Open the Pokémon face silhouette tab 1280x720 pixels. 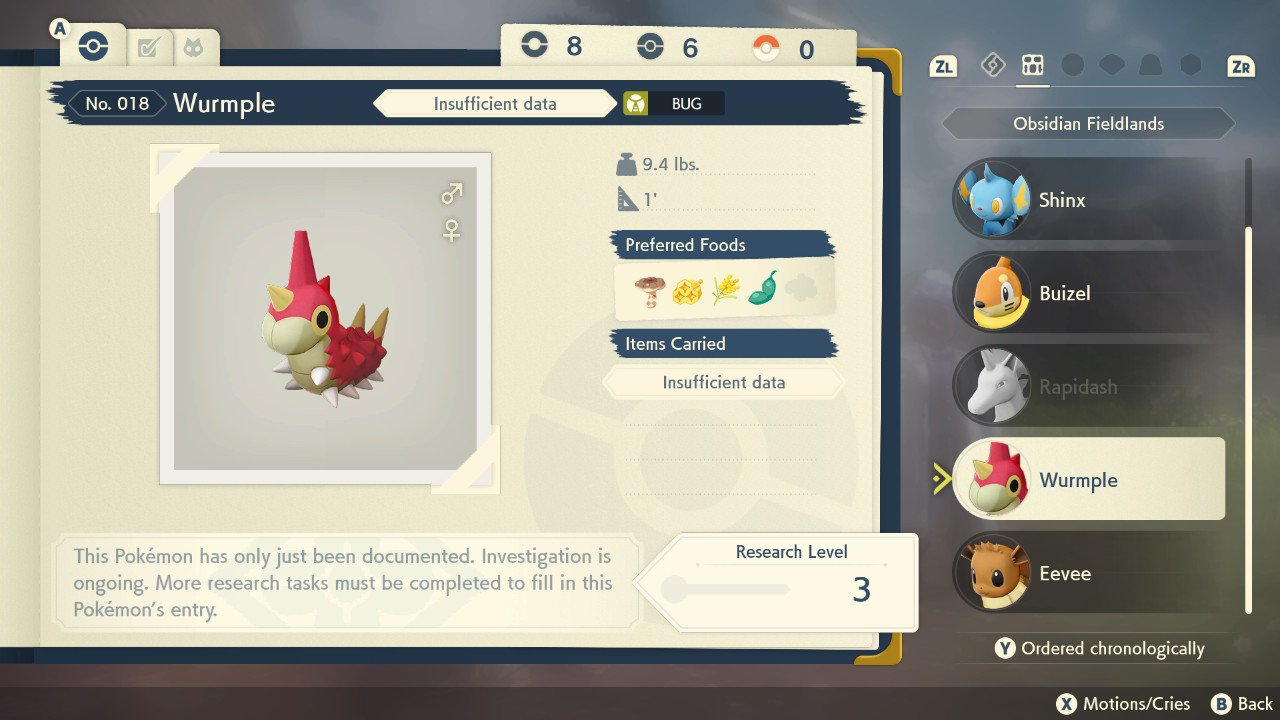[x=193, y=47]
